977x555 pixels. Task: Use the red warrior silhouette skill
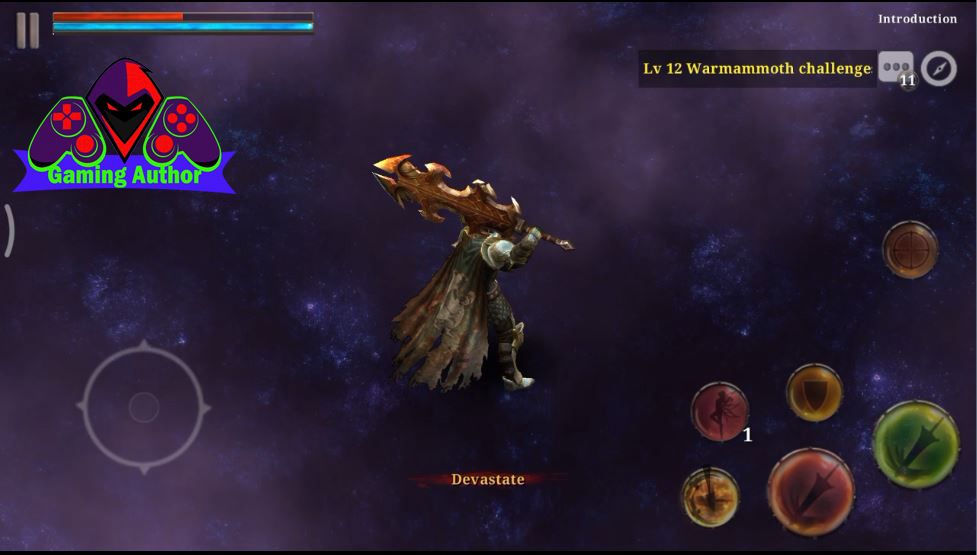click(x=720, y=411)
